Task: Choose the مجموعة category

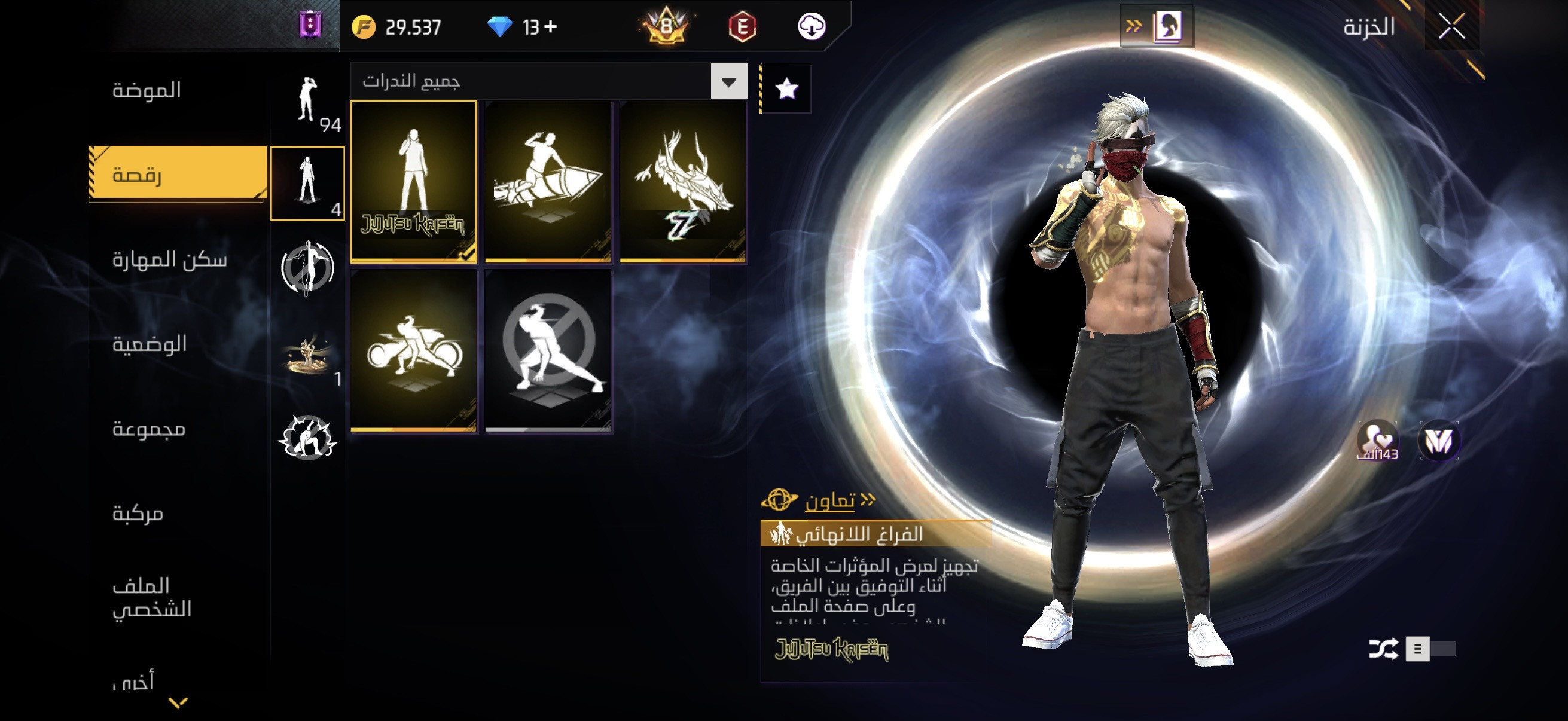Action: [148, 429]
